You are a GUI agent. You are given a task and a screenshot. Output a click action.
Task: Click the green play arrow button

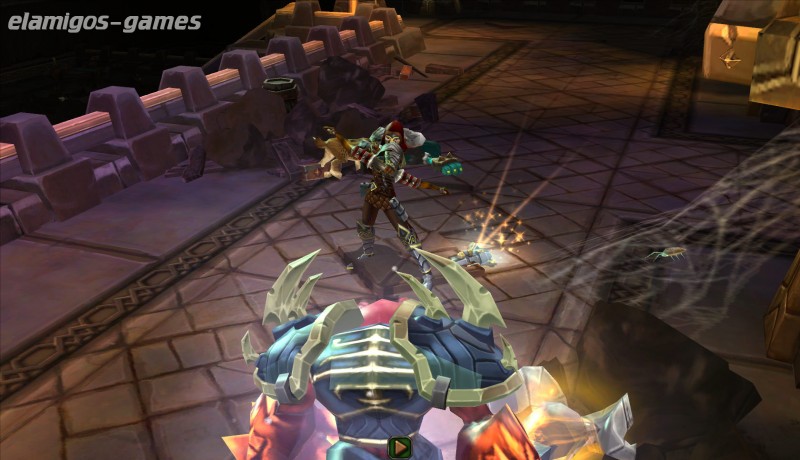(400, 448)
